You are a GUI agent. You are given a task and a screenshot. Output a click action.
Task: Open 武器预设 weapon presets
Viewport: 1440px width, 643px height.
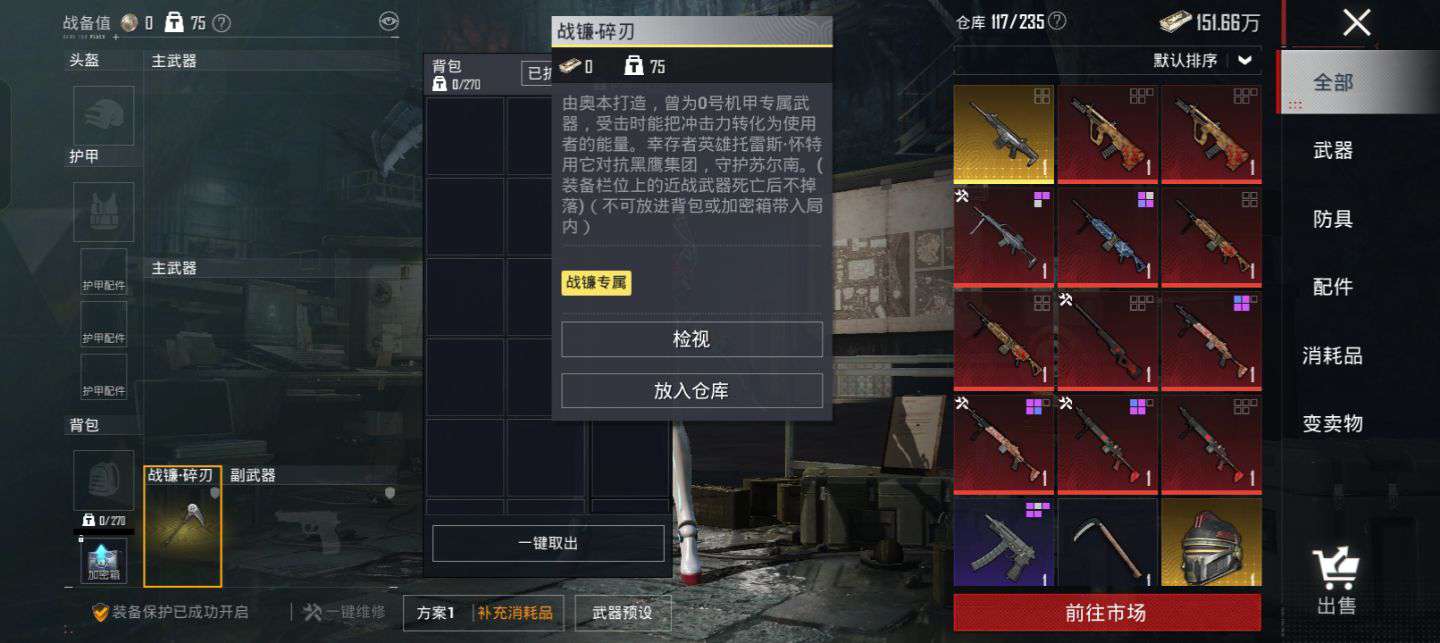[622, 613]
